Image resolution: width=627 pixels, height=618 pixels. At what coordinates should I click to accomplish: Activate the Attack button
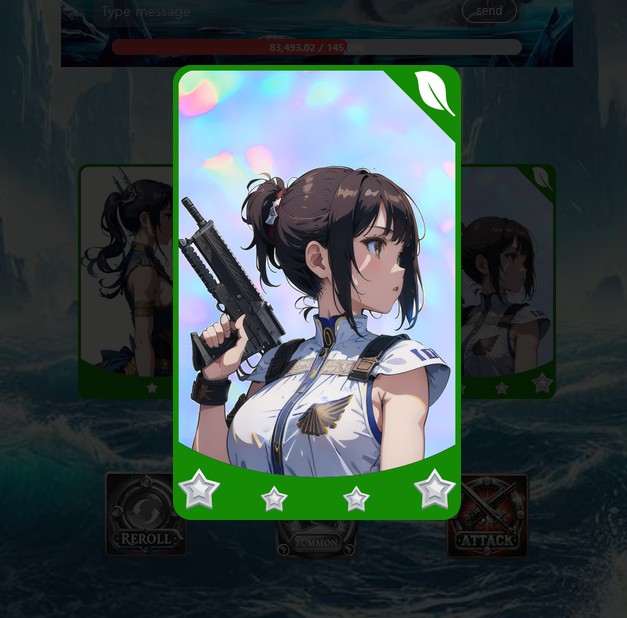coord(488,515)
